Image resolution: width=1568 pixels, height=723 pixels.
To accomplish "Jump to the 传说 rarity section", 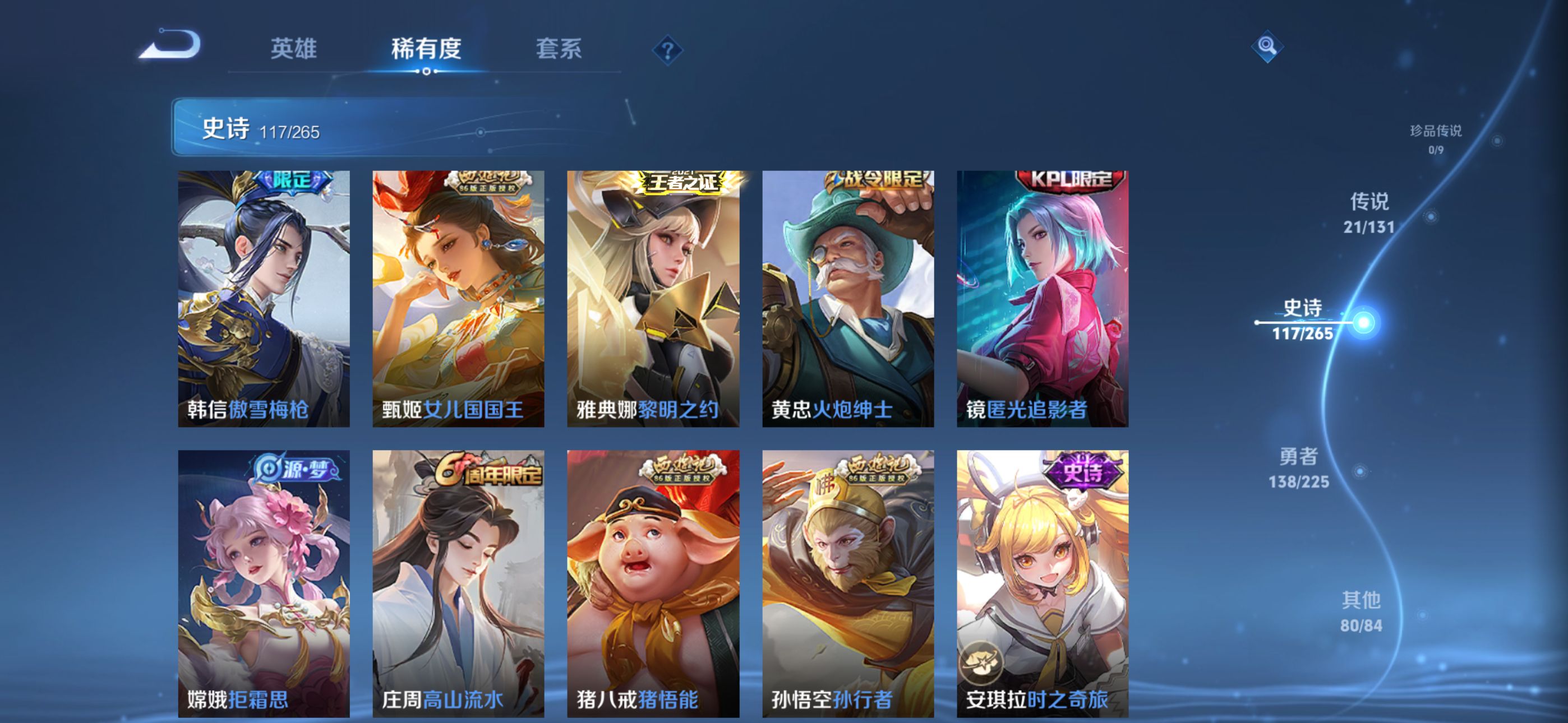I will [x=1369, y=213].
